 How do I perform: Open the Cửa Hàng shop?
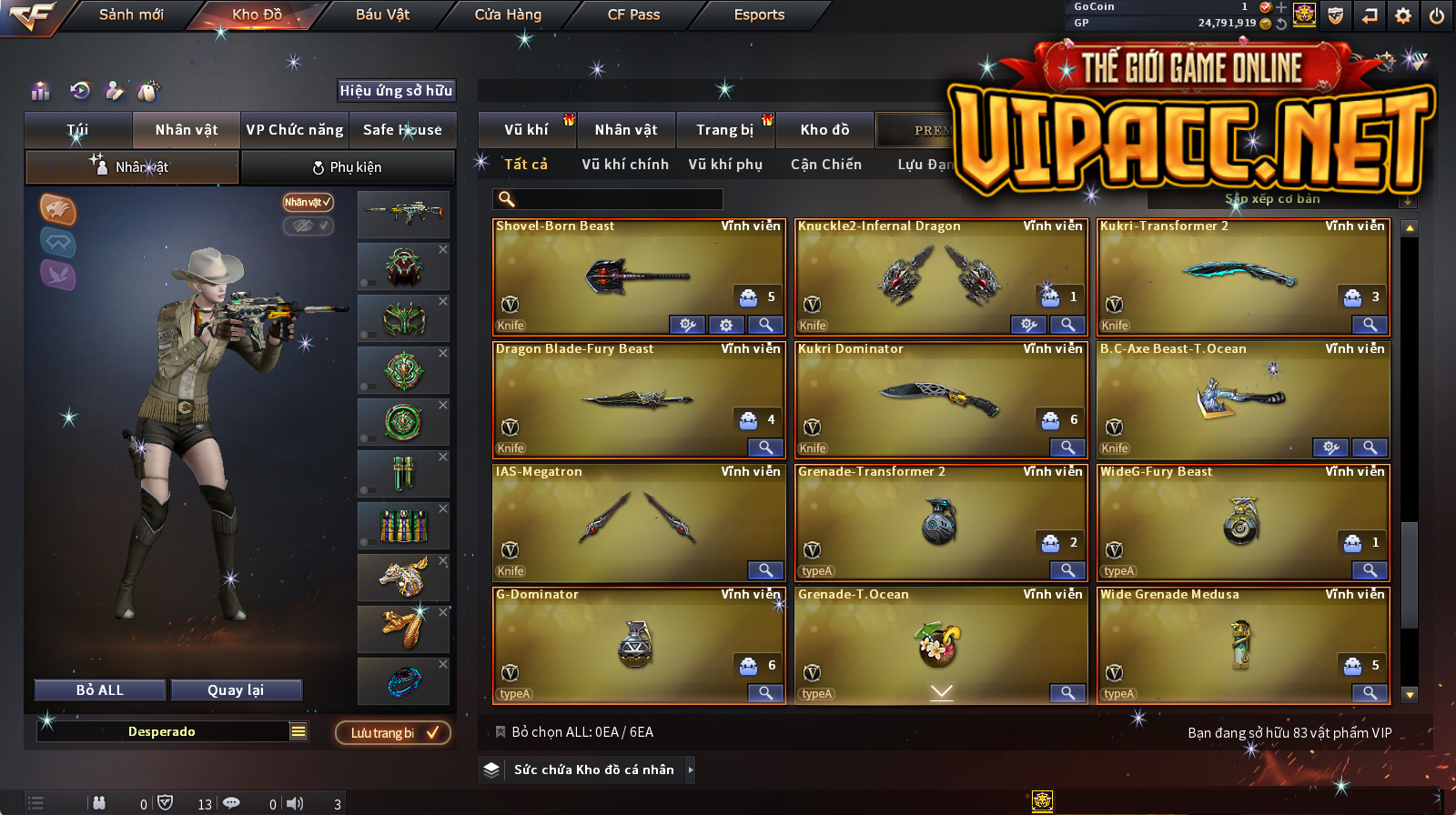point(508,15)
